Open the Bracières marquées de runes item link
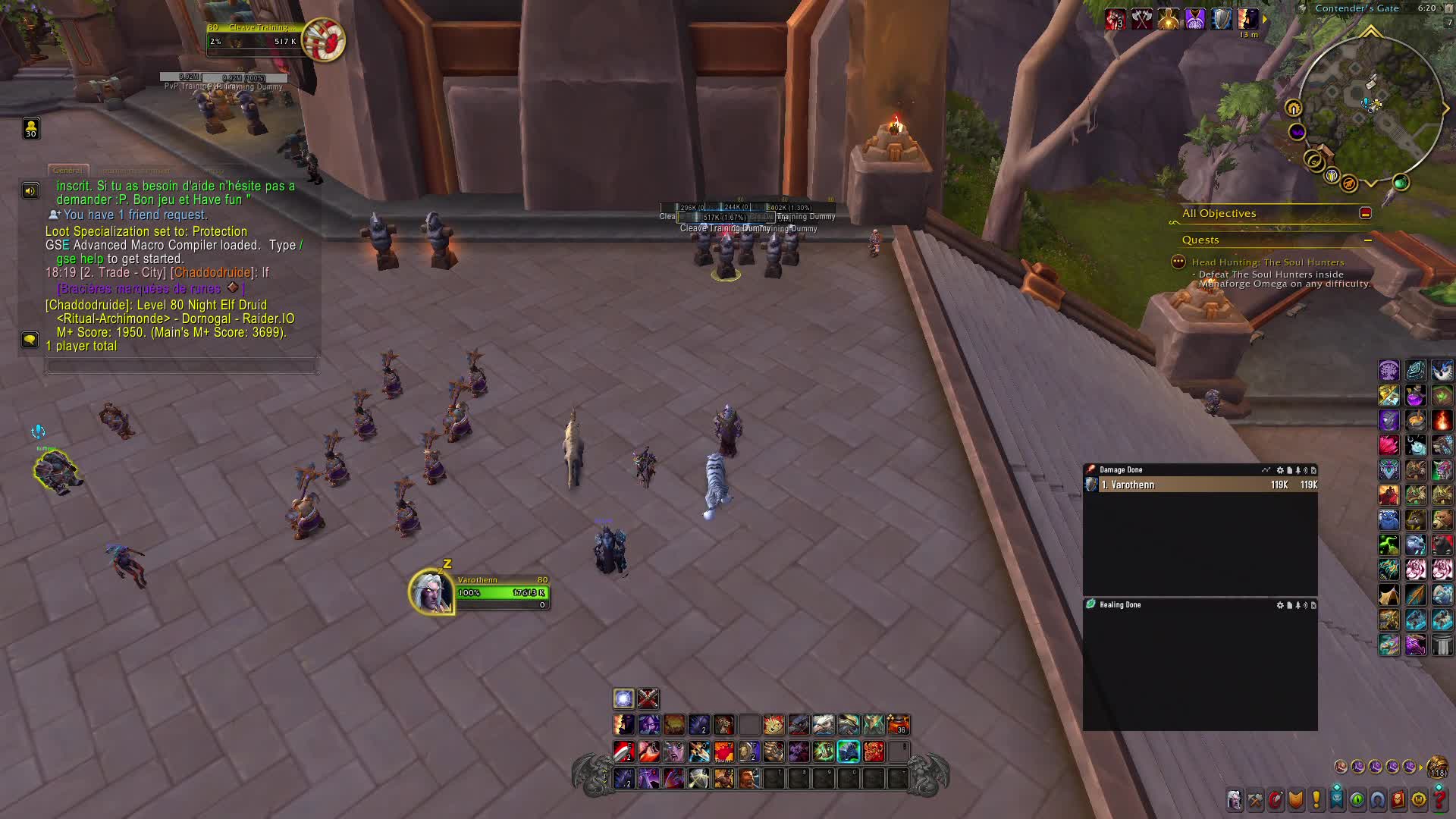This screenshot has height=819, width=1456. (139, 289)
